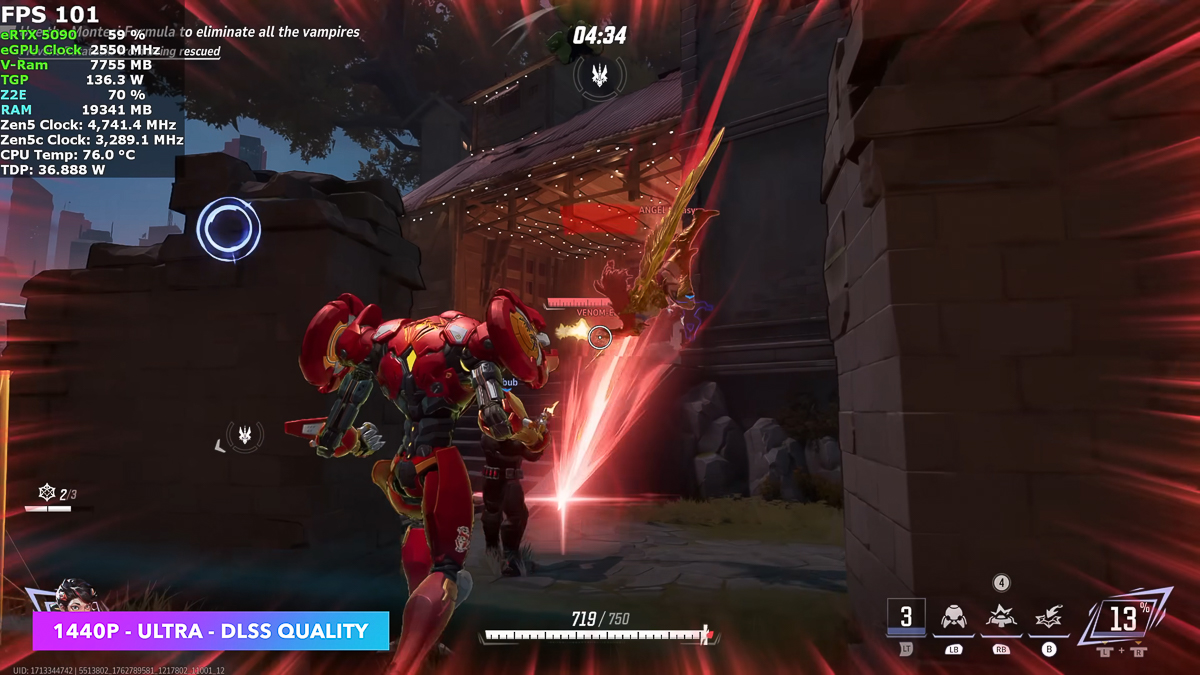The image size is (1200, 675).
Task: Click the spider-web charge icon
Action: pyautogui.click(x=46, y=493)
